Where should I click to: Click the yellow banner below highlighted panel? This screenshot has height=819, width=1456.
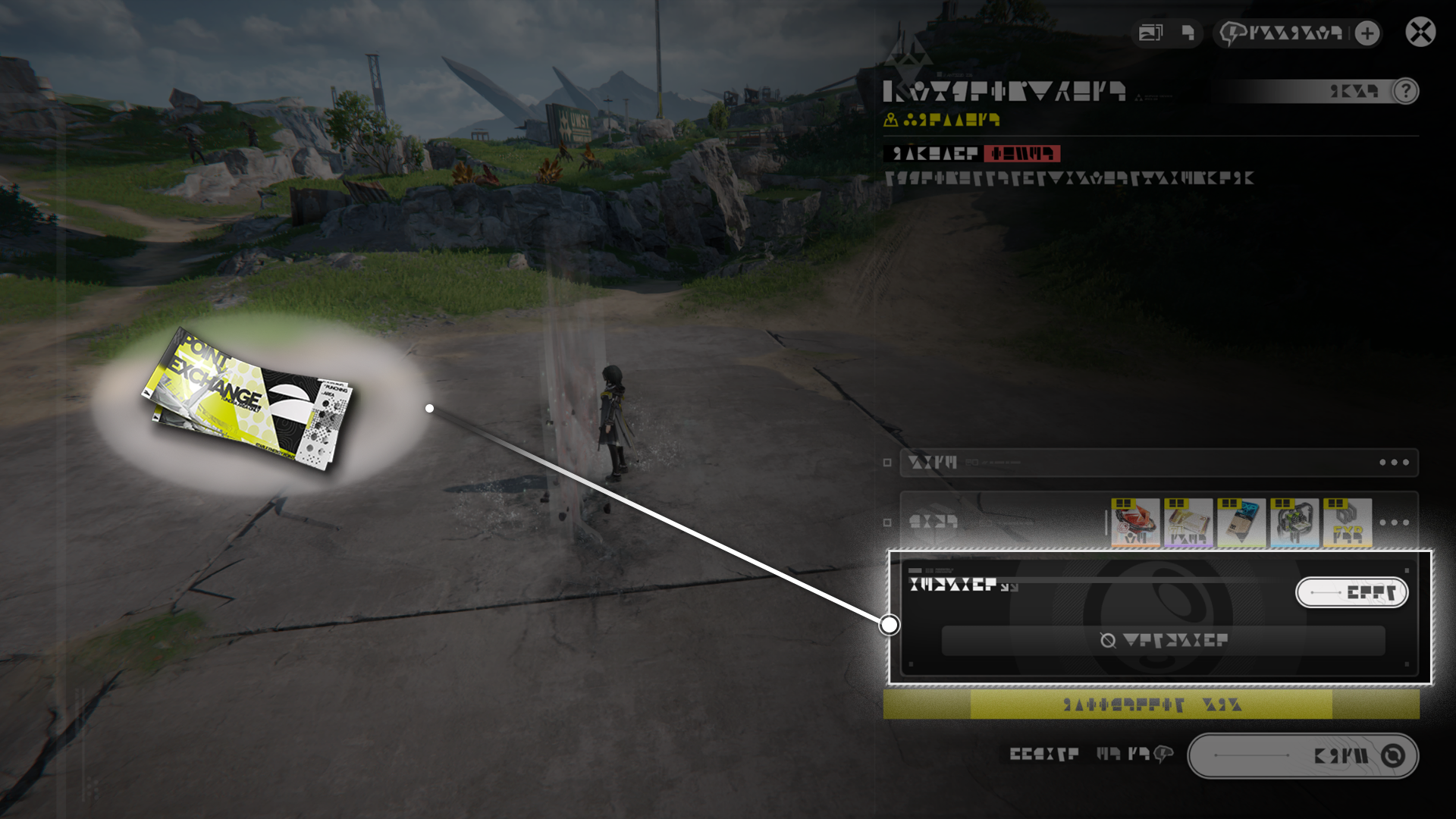[1150, 704]
